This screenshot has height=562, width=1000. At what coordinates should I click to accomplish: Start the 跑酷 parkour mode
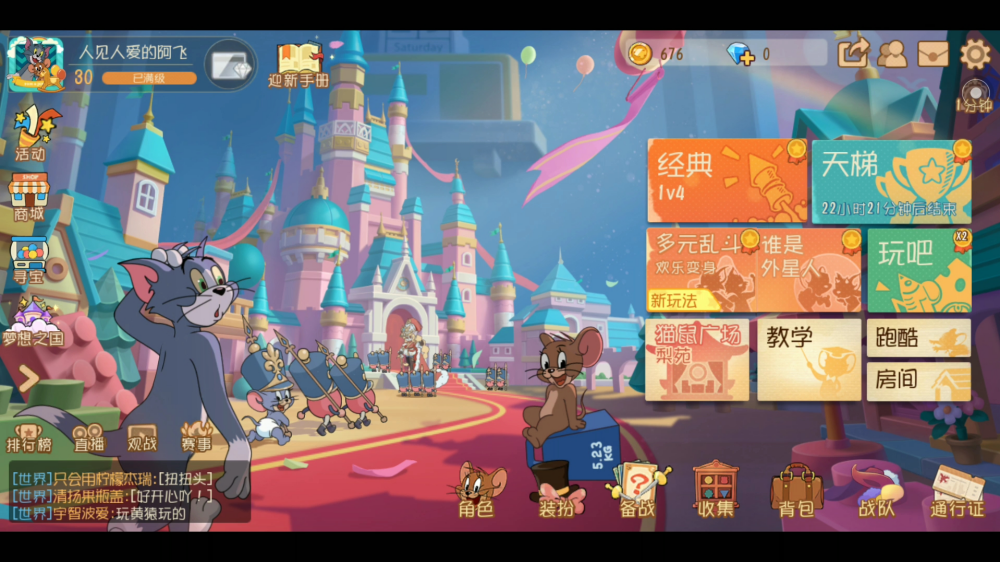[x=918, y=338]
